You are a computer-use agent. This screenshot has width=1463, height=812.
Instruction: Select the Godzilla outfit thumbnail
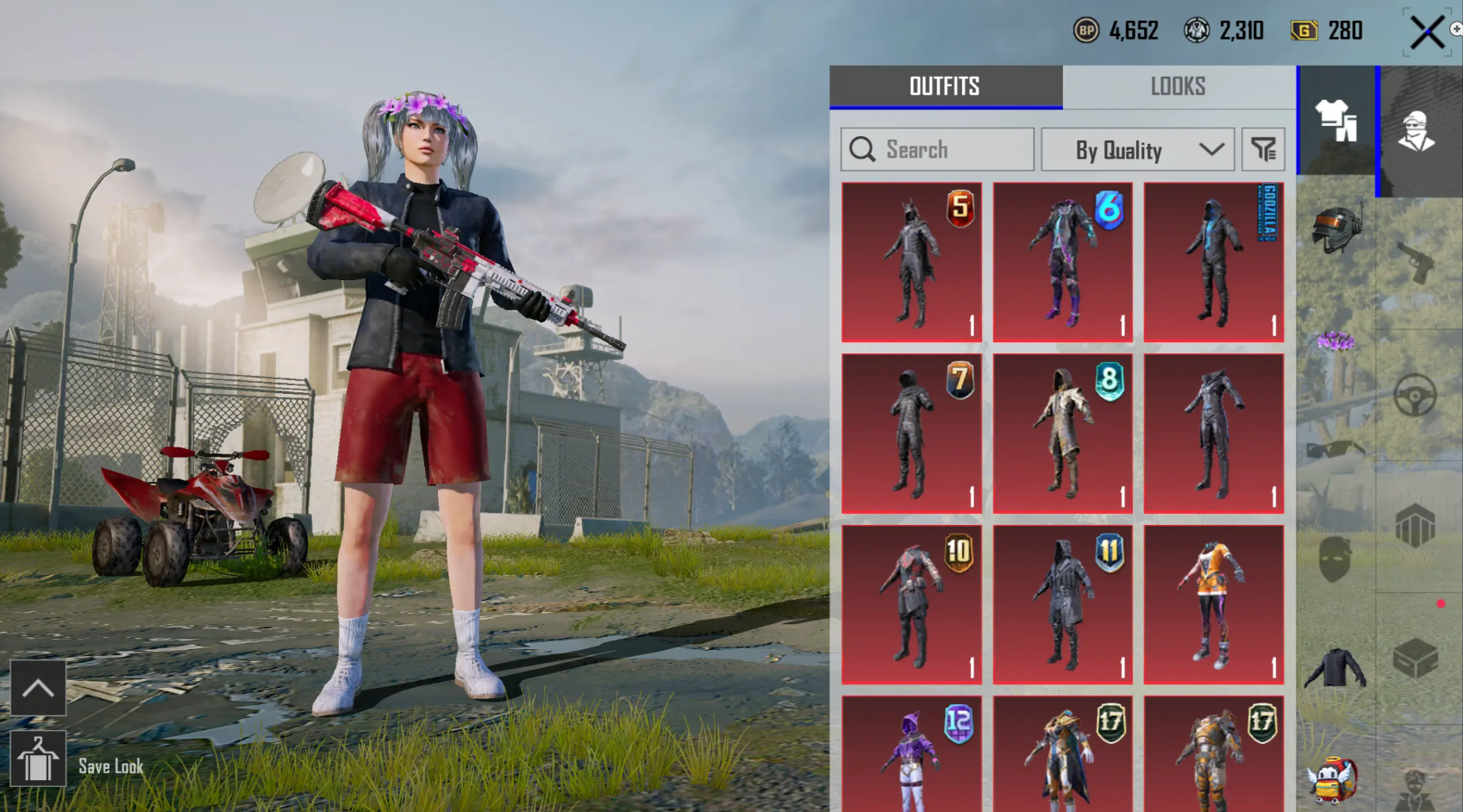pyautogui.click(x=1212, y=259)
